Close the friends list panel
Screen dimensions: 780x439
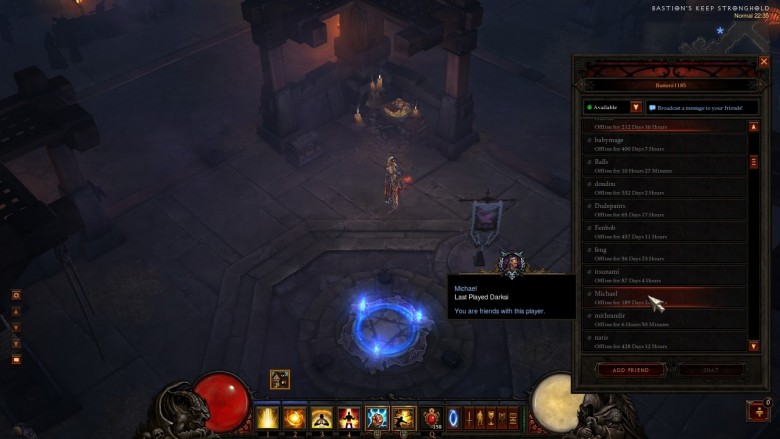click(764, 62)
